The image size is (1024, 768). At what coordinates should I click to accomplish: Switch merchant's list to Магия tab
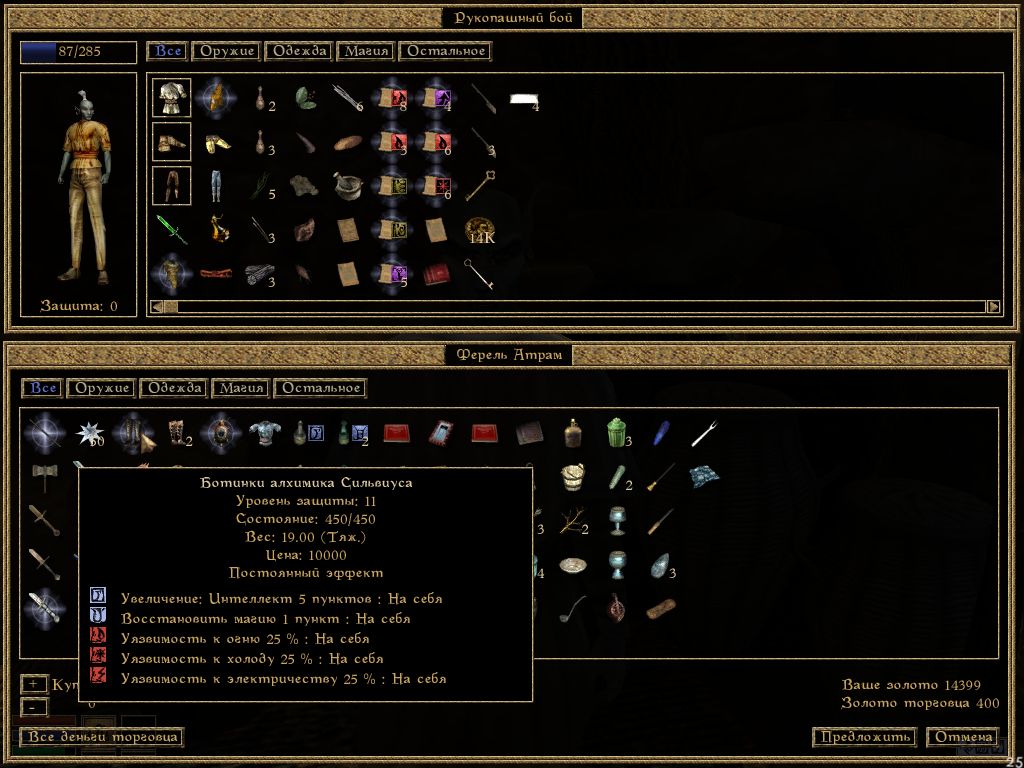coord(241,388)
